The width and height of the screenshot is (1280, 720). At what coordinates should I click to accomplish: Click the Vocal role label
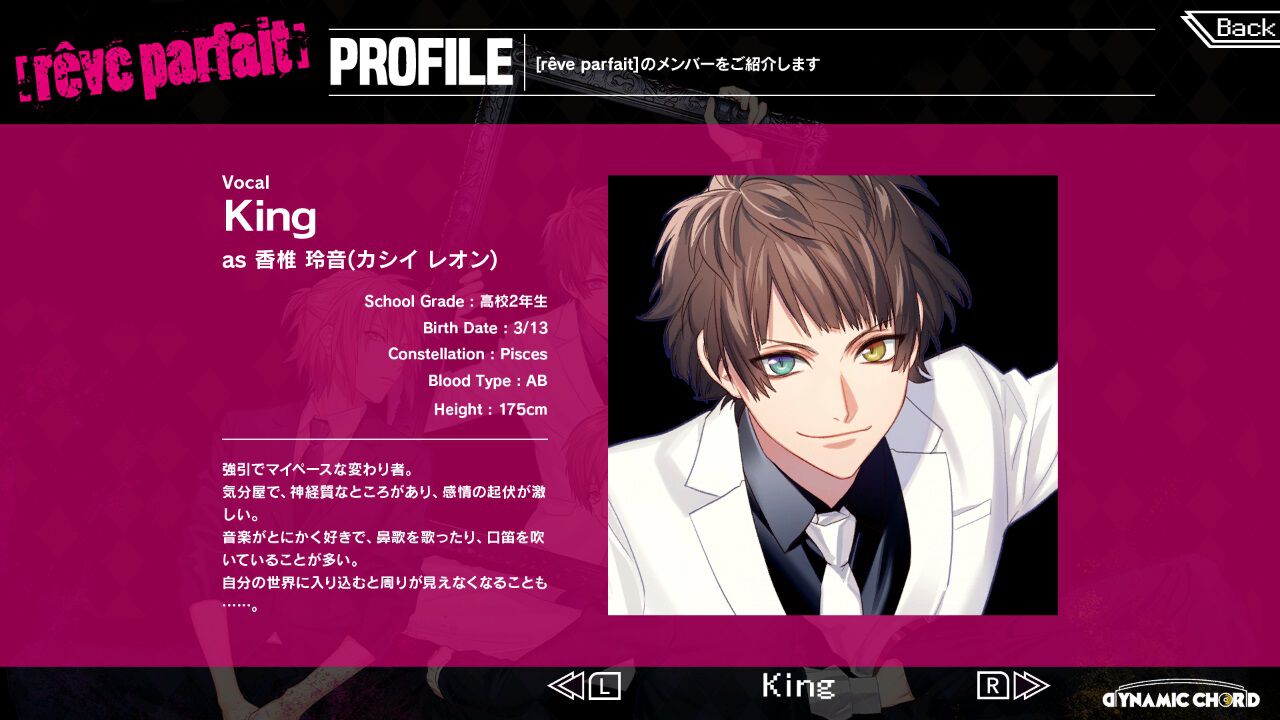(246, 182)
